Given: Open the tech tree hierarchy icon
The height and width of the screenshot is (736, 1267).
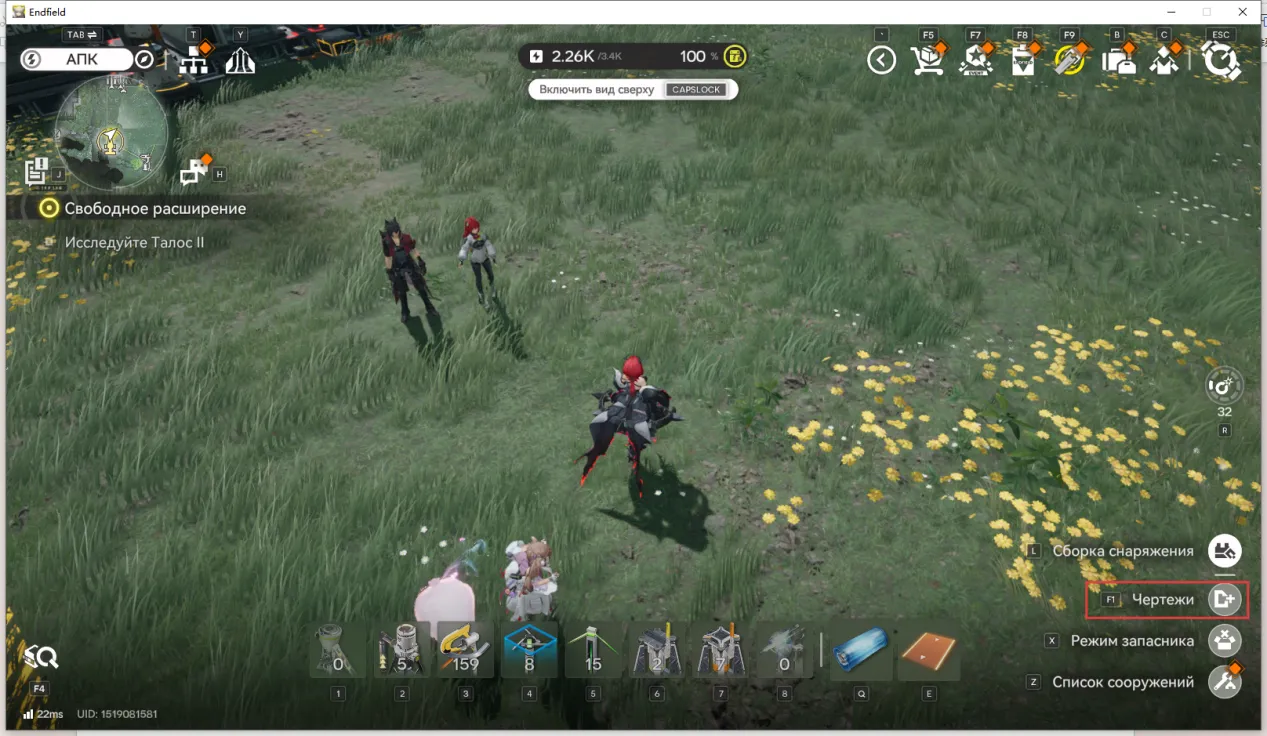Looking at the screenshot, I should (193, 62).
